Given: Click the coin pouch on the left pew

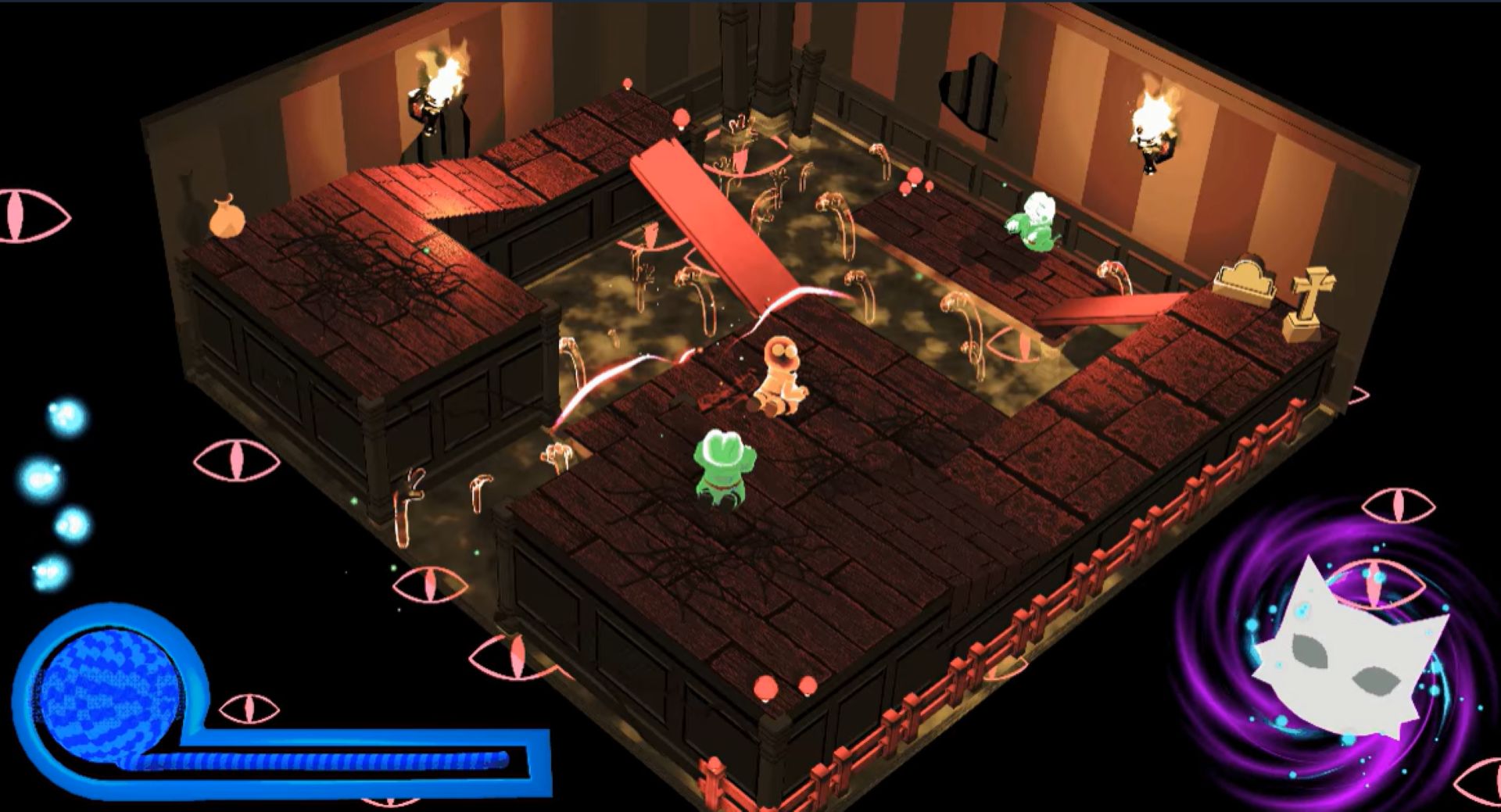Looking at the screenshot, I should point(225,215).
